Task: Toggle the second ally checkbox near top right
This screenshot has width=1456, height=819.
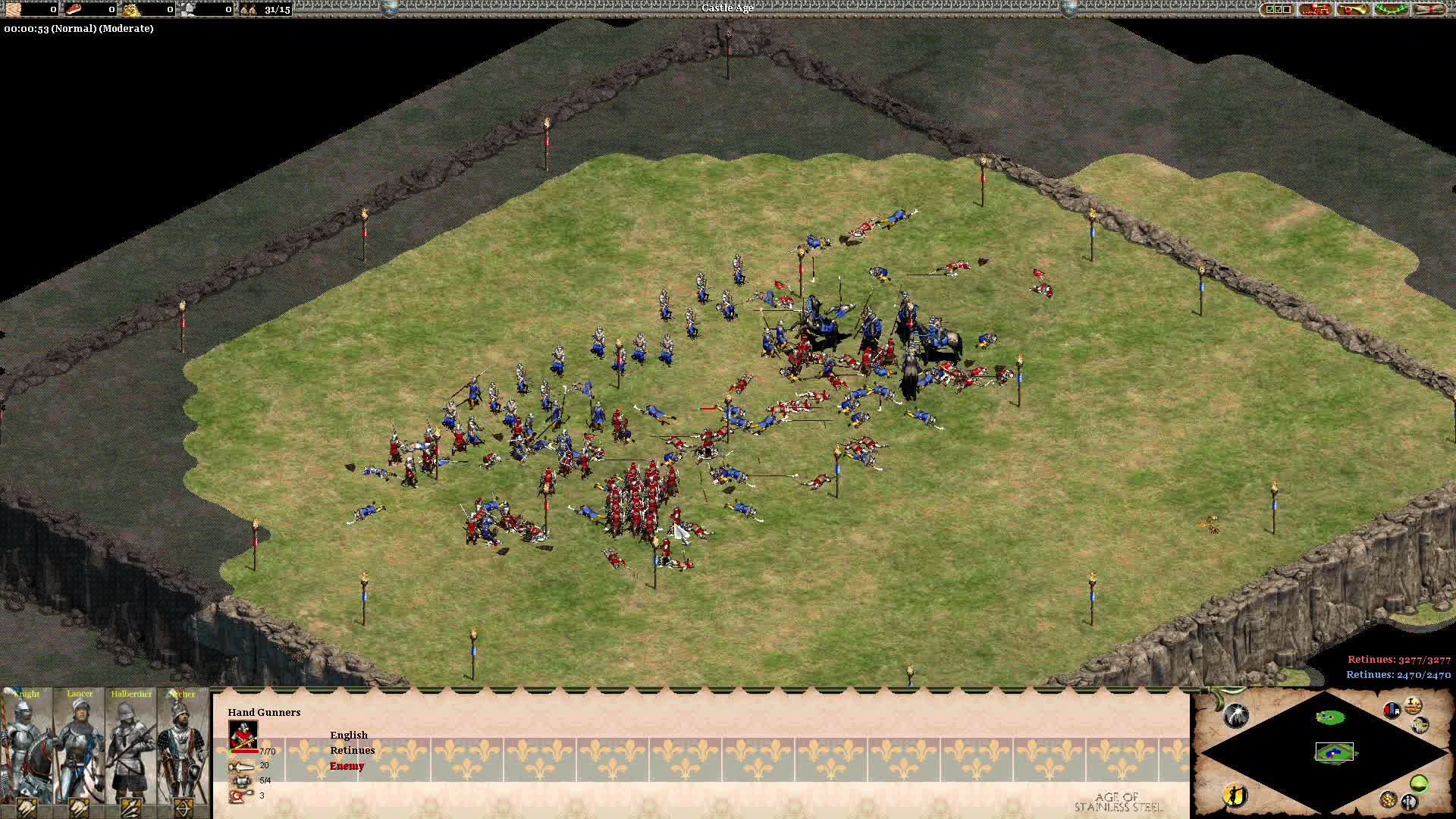Action: [x=1279, y=9]
